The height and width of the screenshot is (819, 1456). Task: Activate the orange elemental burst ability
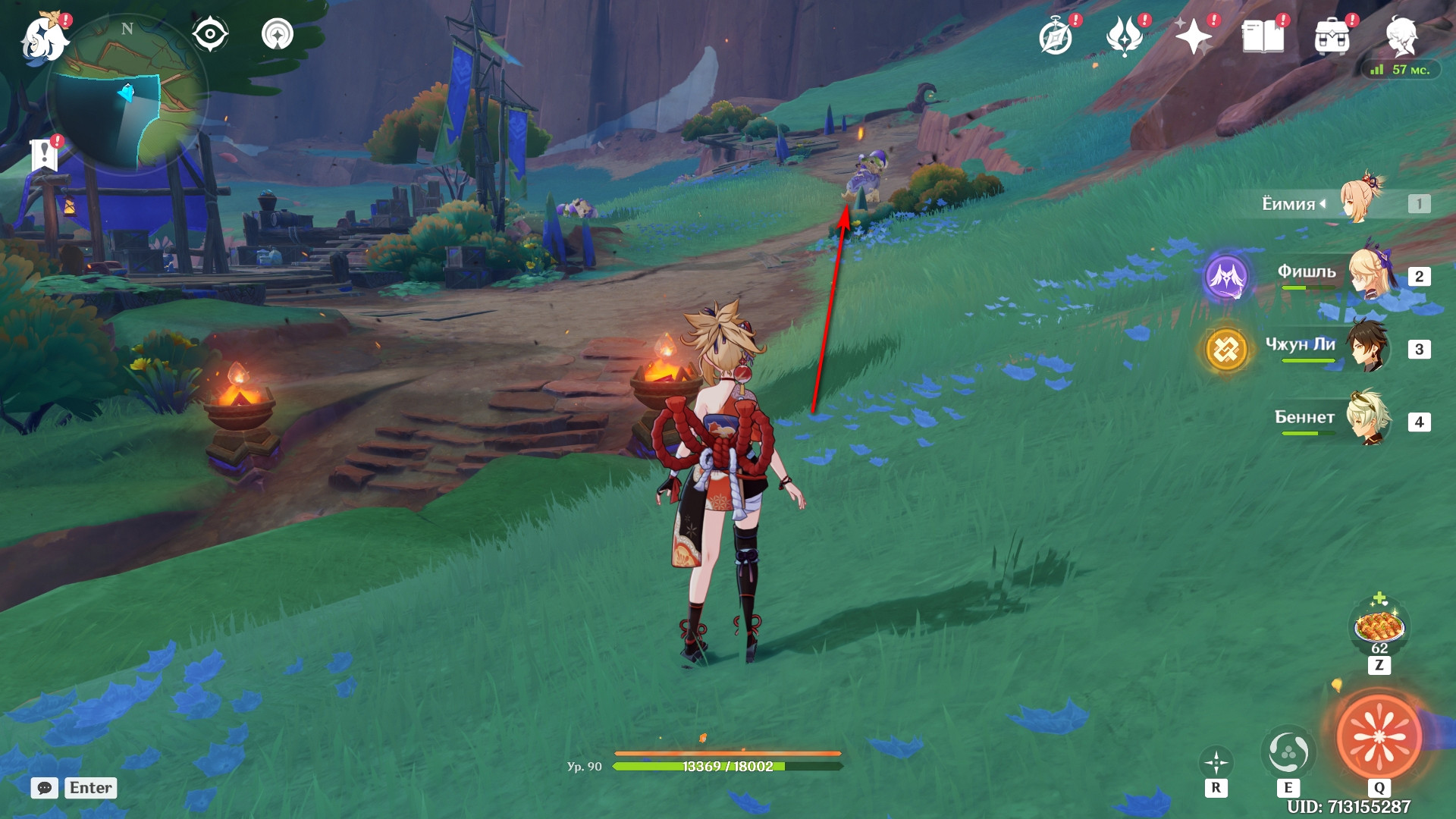(x=1379, y=736)
